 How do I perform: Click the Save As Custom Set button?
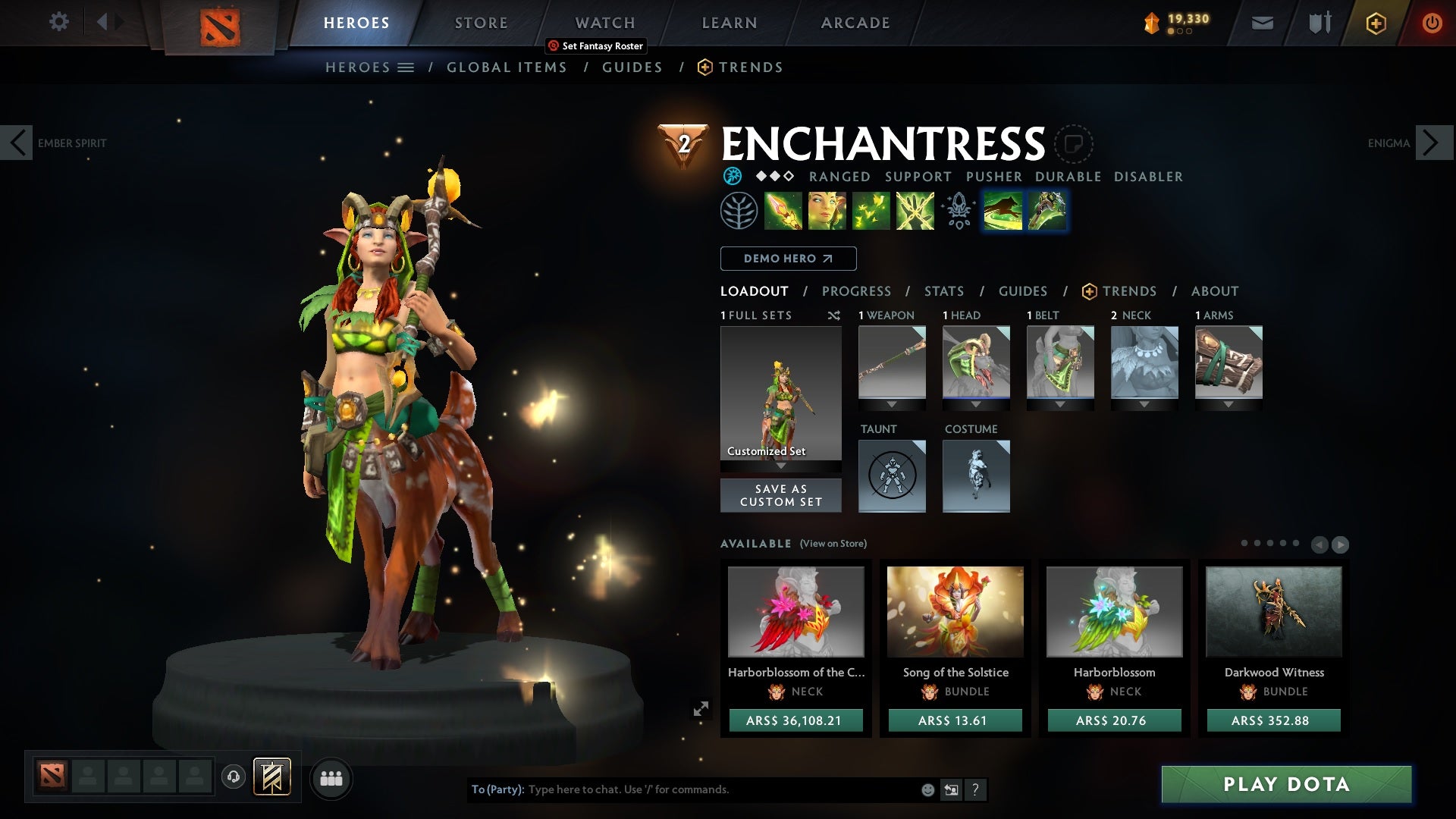(x=780, y=494)
